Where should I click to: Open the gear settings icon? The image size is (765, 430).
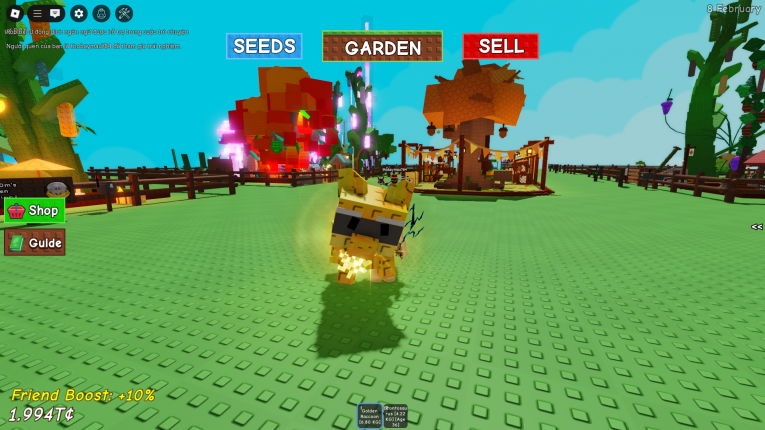[x=79, y=13]
